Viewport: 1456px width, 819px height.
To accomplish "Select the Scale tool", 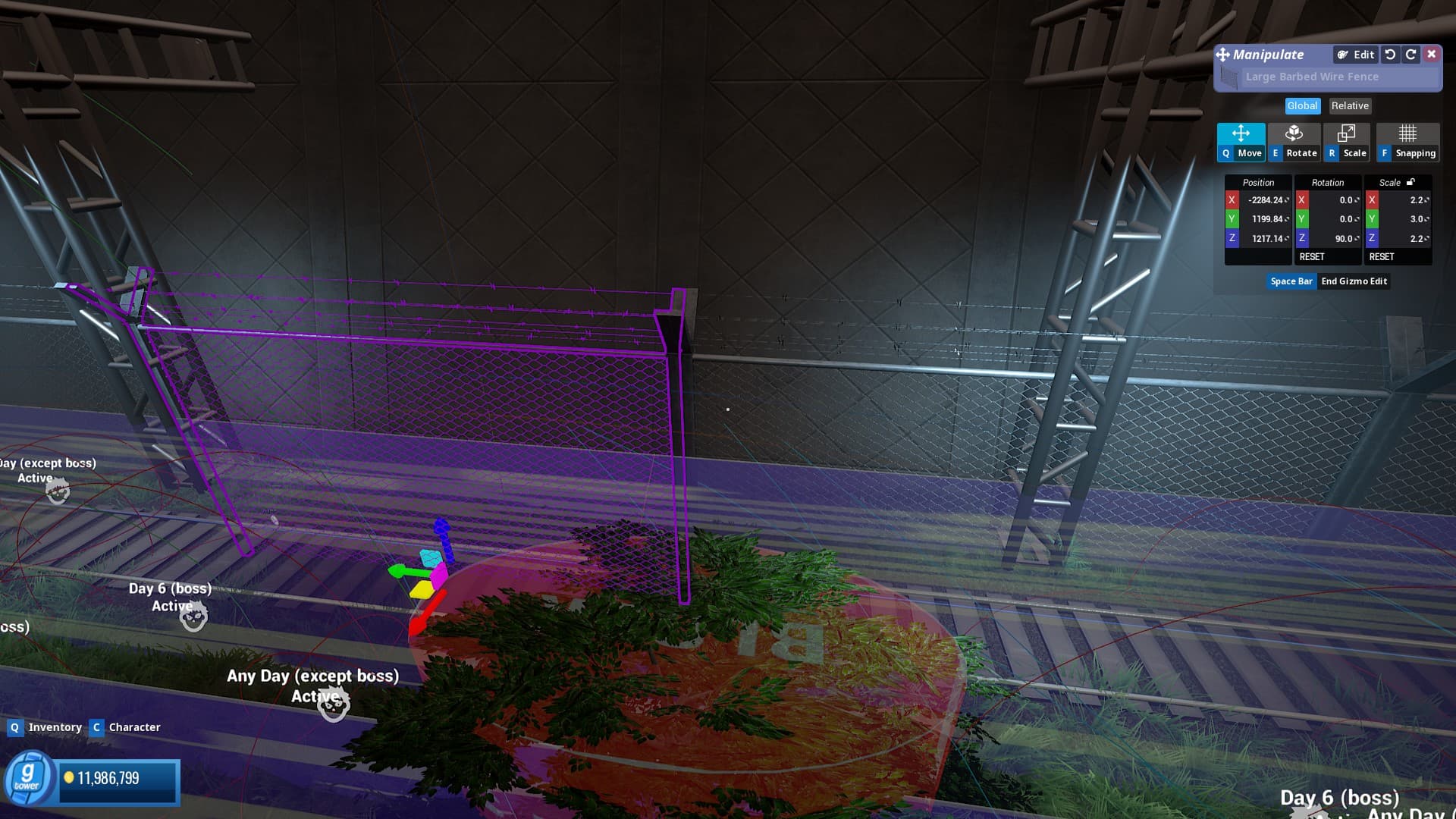I will click(x=1347, y=142).
